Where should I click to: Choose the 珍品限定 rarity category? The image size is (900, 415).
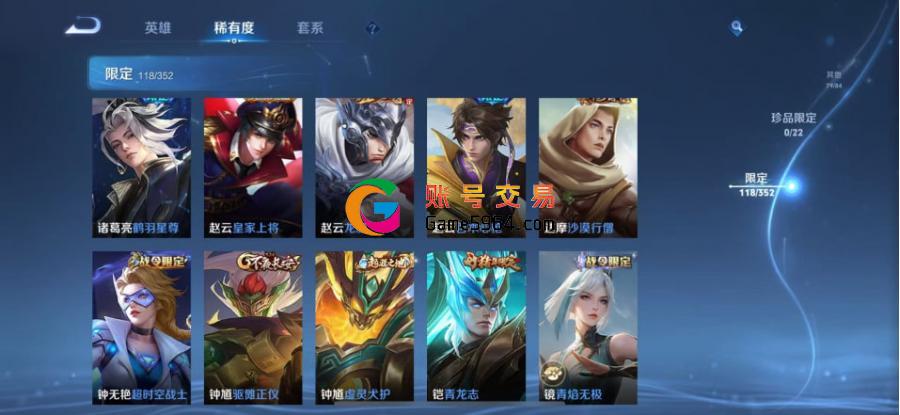pos(793,124)
